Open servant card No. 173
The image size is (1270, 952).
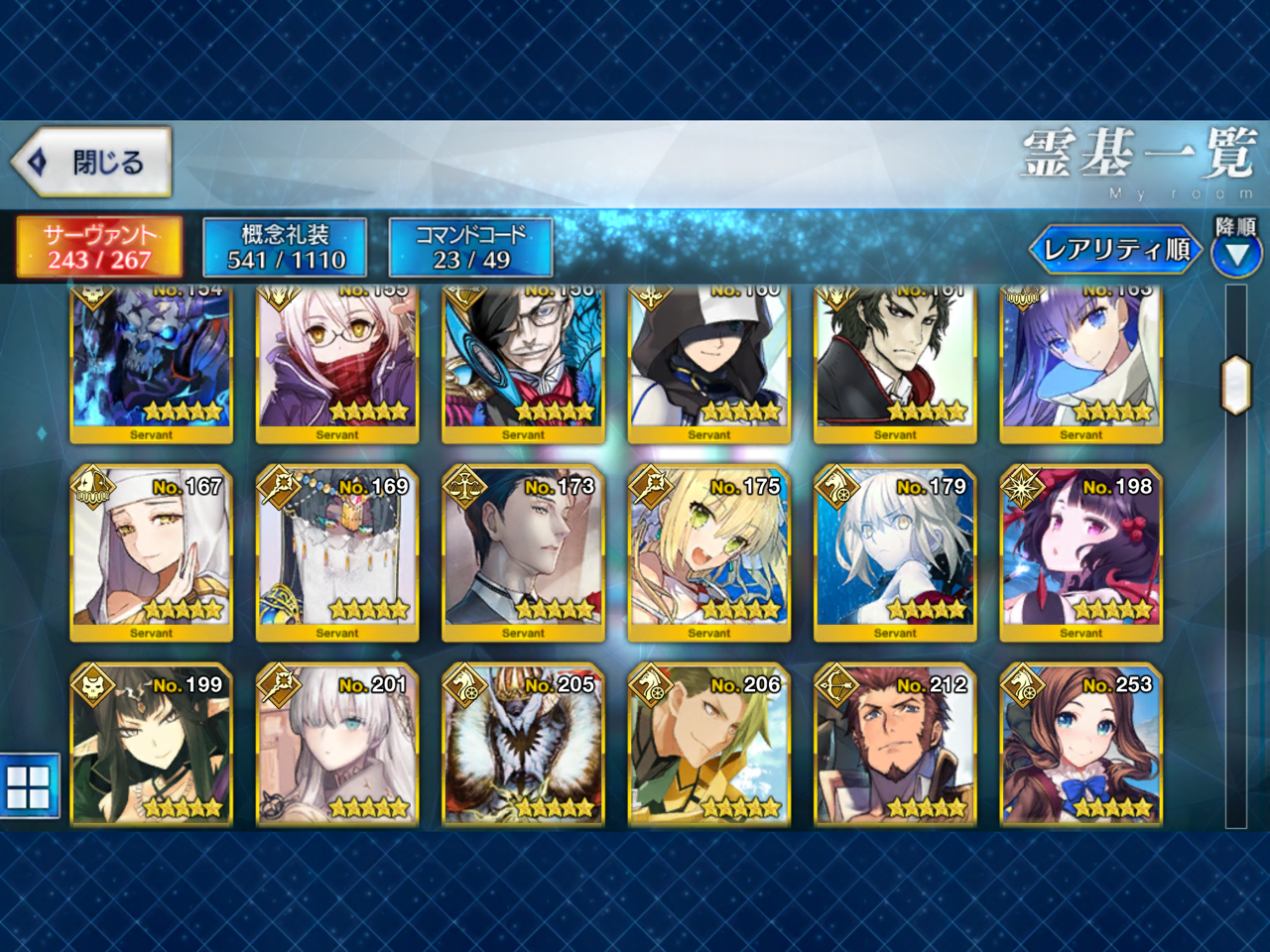tap(523, 552)
